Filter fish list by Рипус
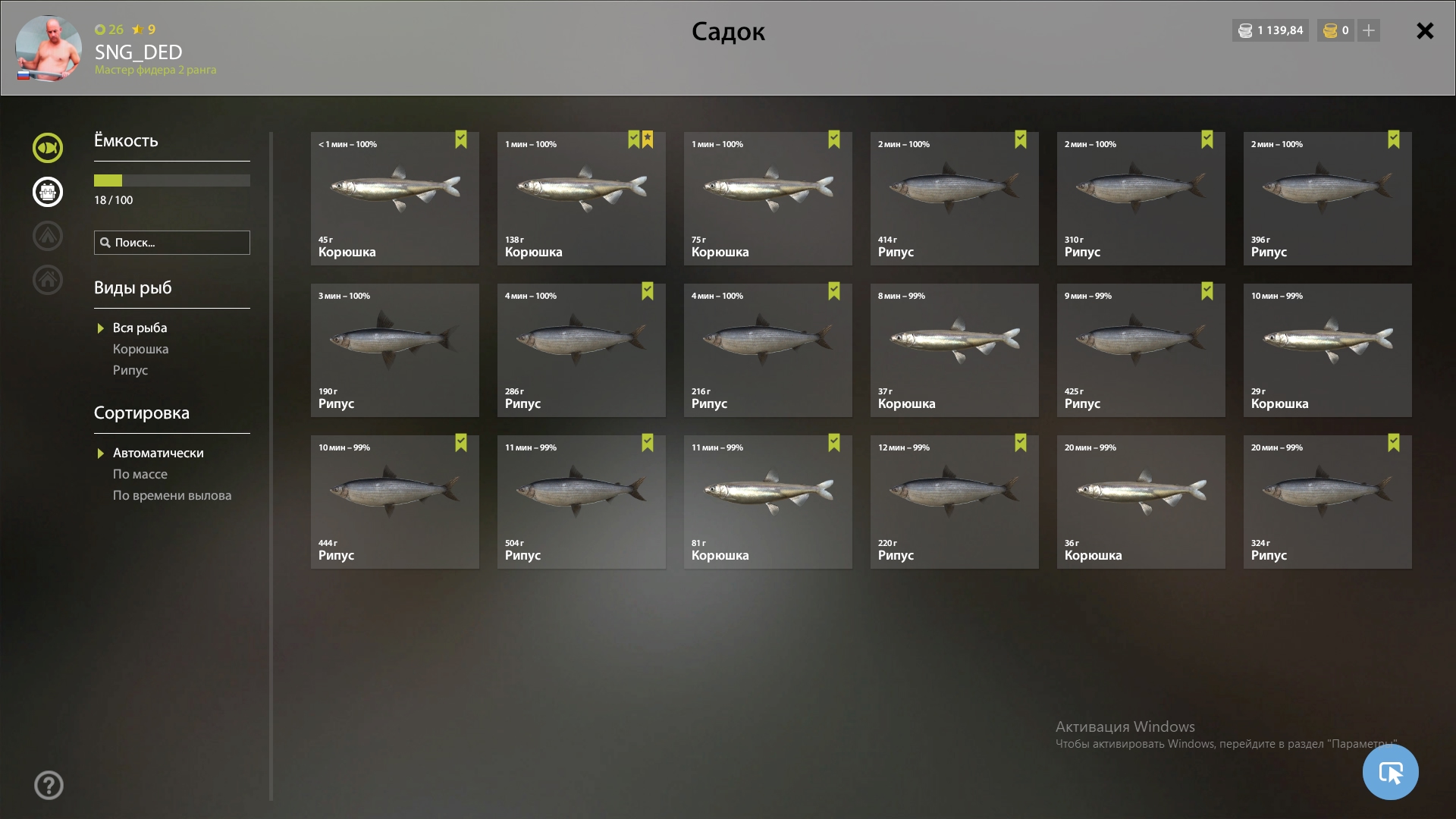 pos(130,370)
